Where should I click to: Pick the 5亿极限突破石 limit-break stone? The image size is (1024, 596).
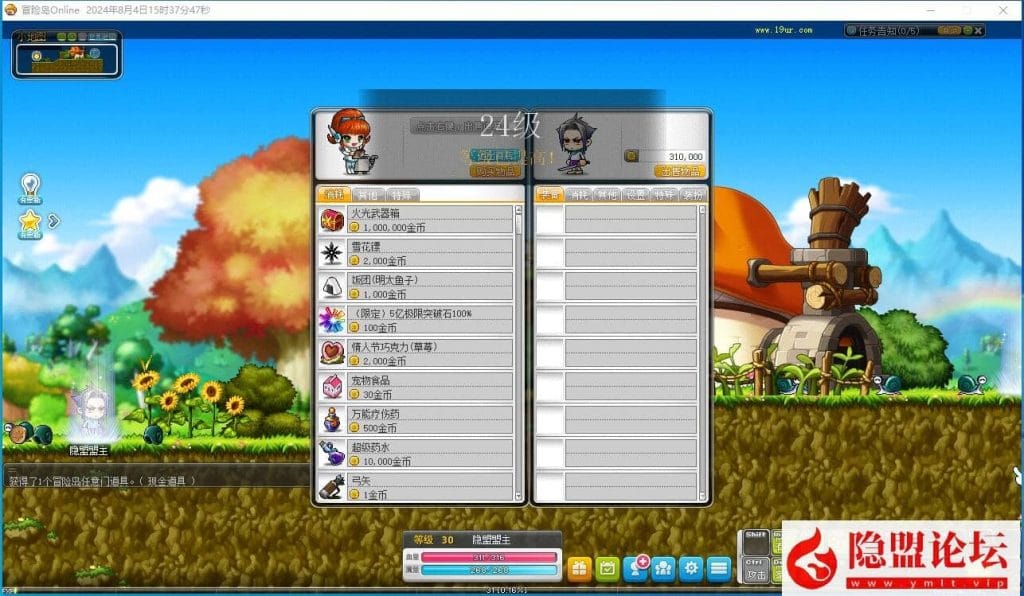[x=418, y=320]
